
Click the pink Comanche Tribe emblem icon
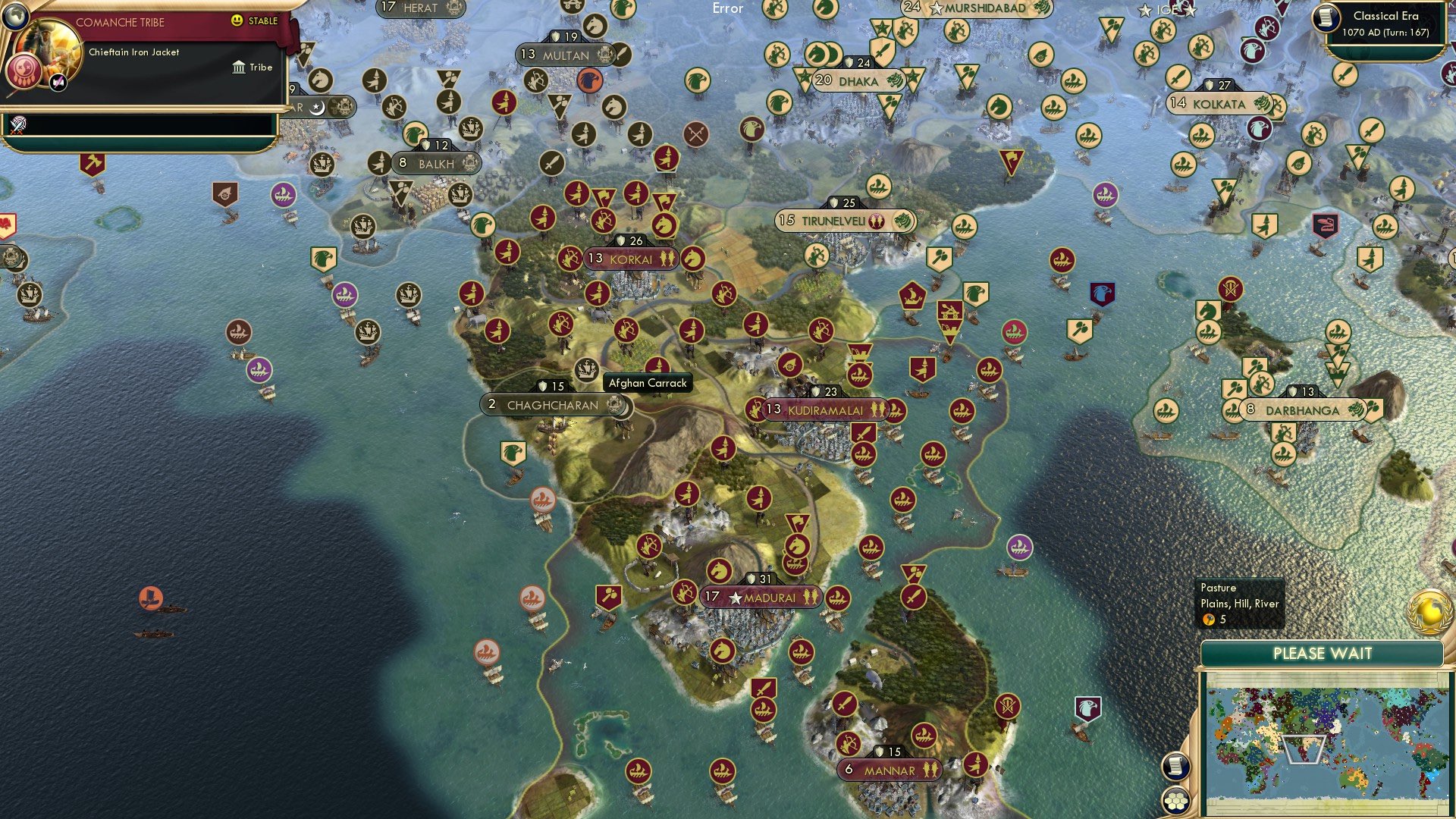click(x=24, y=69)
